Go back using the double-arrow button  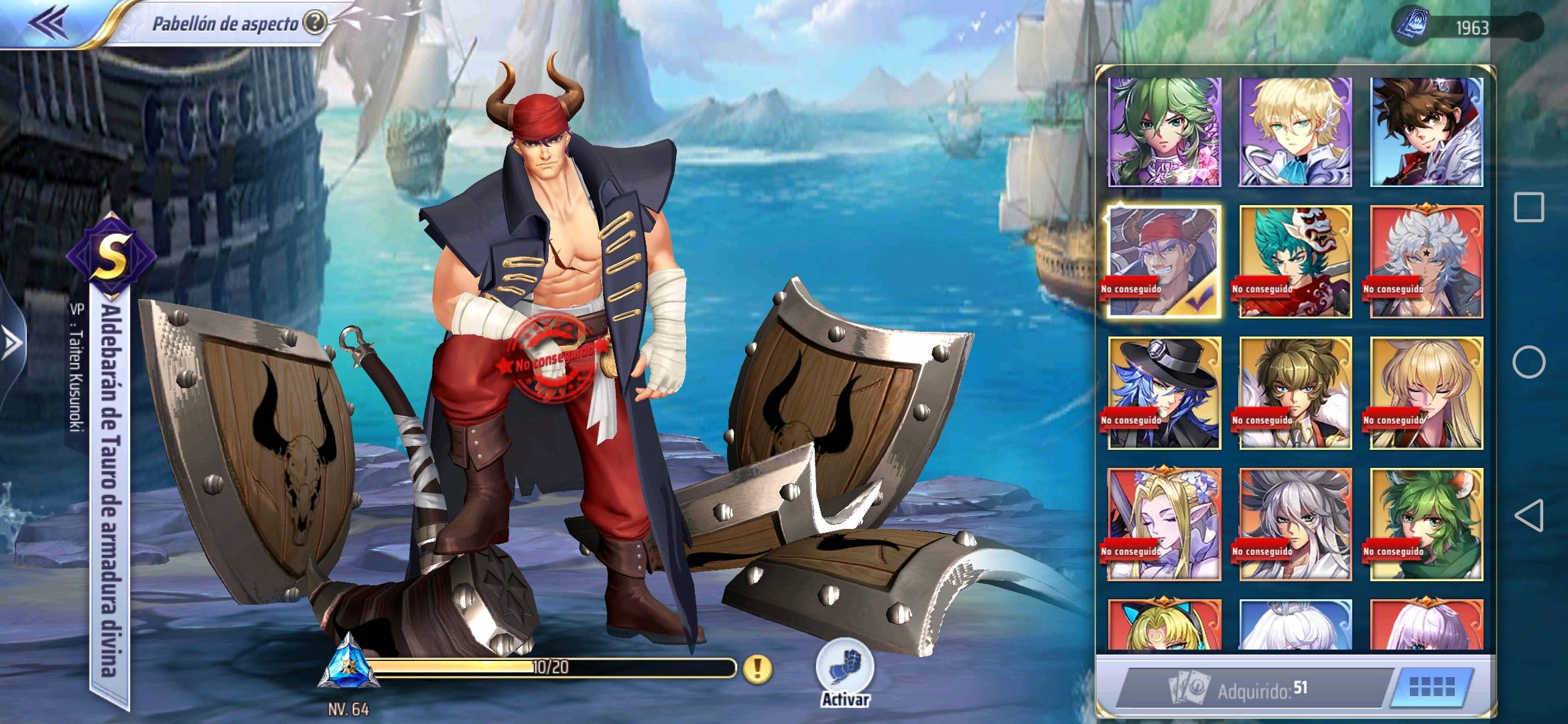(x=48, y=22)
